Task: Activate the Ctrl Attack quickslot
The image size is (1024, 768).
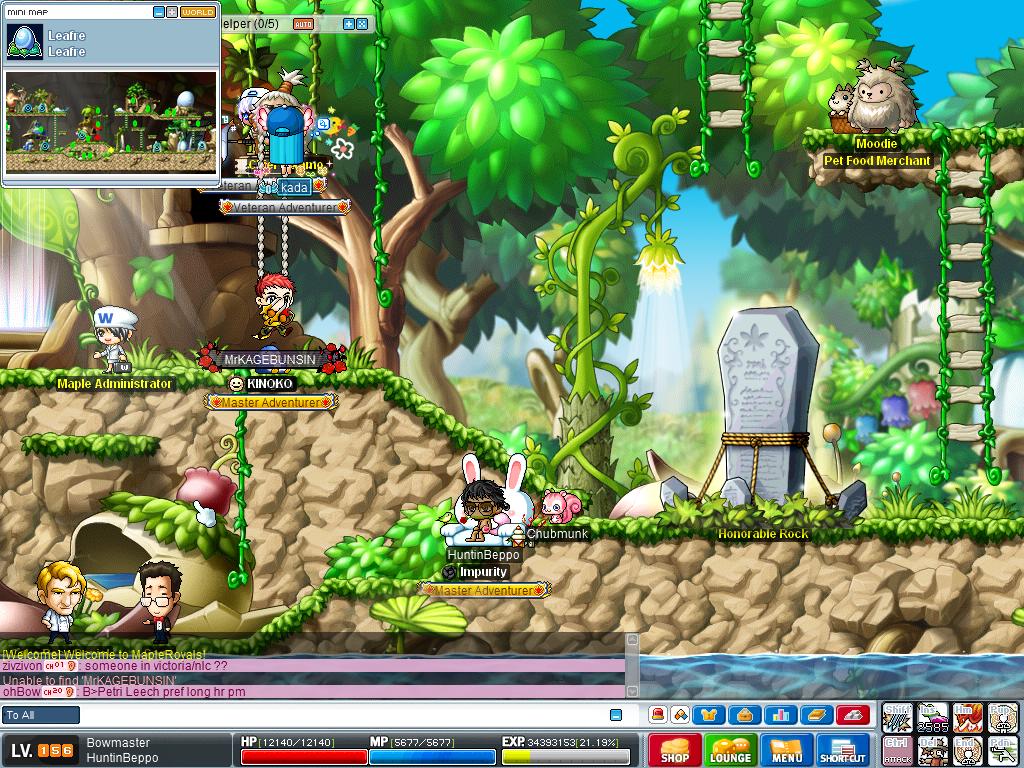Action: (897, 750)
